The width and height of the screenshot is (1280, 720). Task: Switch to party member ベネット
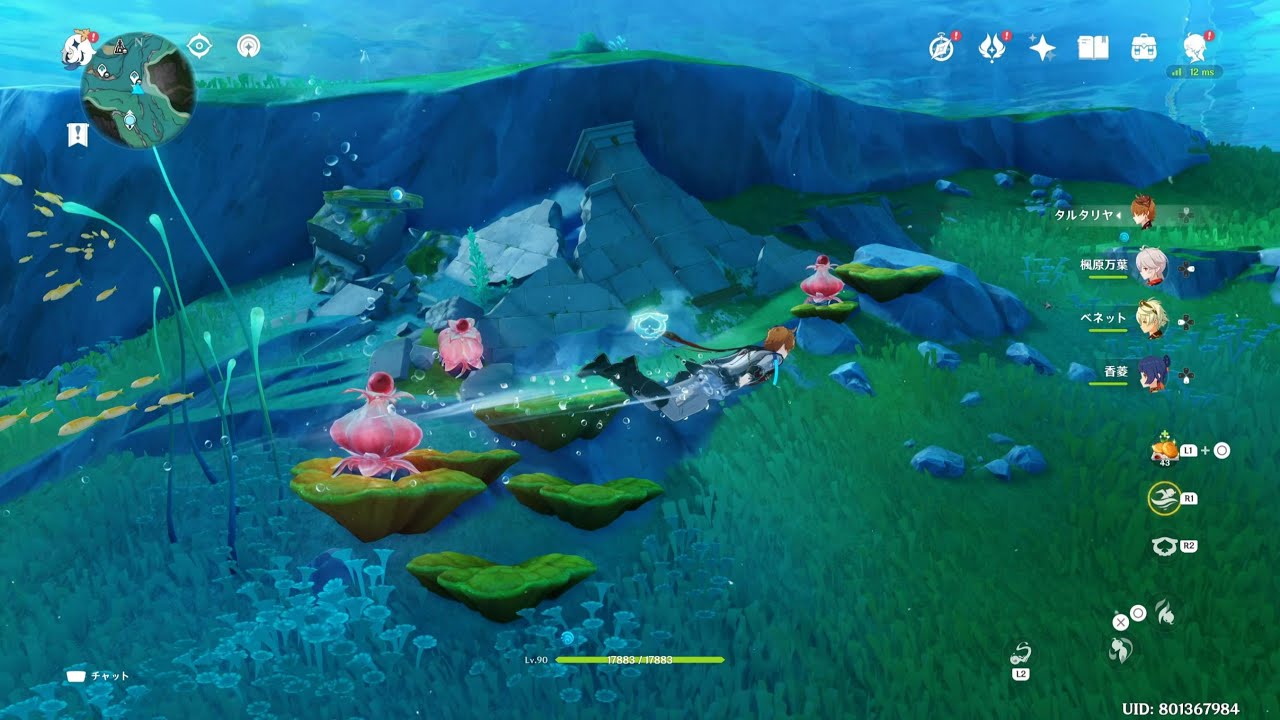(x=1152, y=319)
